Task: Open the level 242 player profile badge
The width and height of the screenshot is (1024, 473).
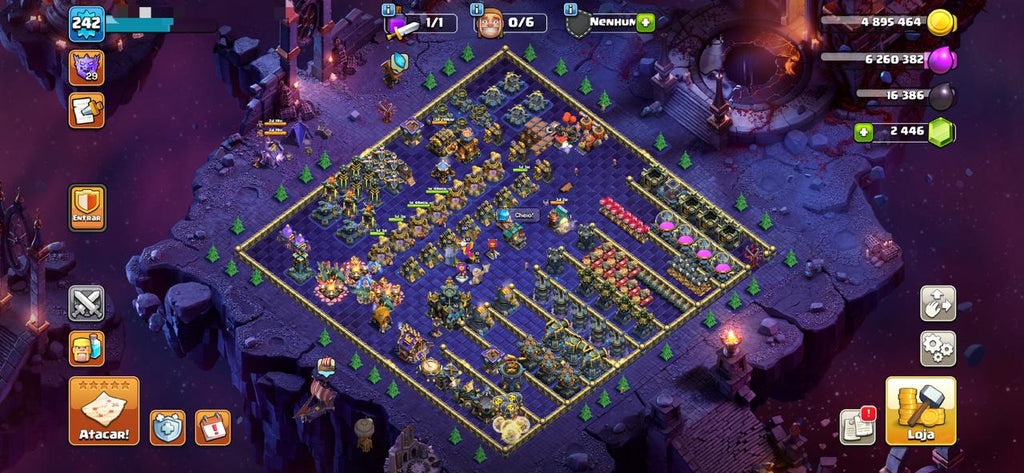Action: tap(86, 23)
